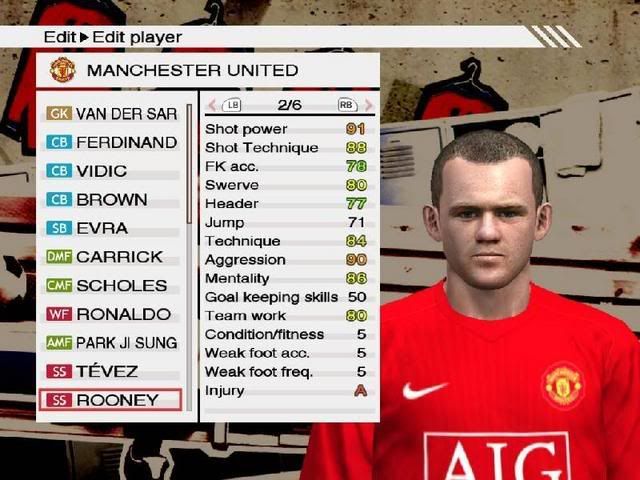Select the highlighted Rooney row
This screenshot has width=640, height=480.
tap(111, 400)
